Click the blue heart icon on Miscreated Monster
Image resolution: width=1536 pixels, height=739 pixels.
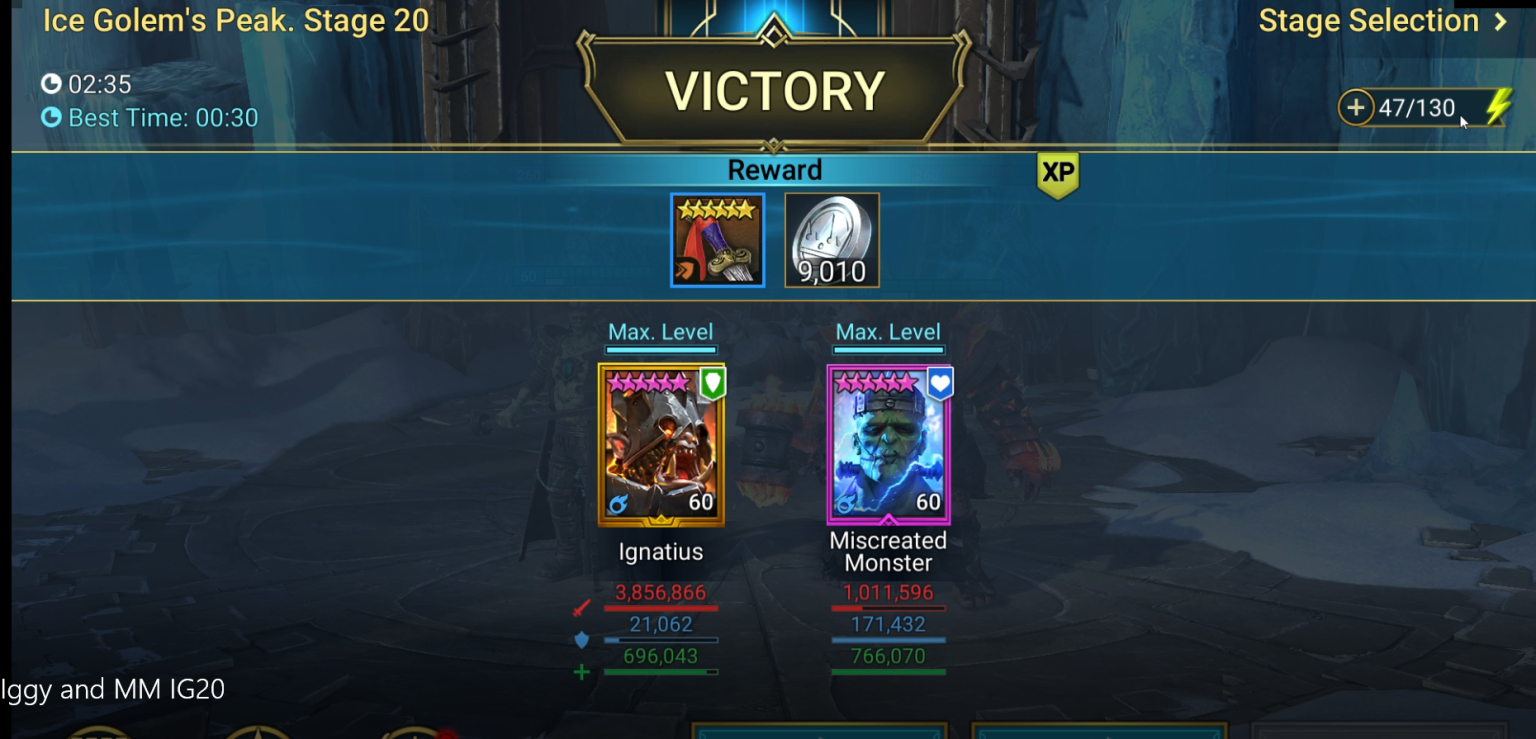pyautogui.click(x=940, y=382)
